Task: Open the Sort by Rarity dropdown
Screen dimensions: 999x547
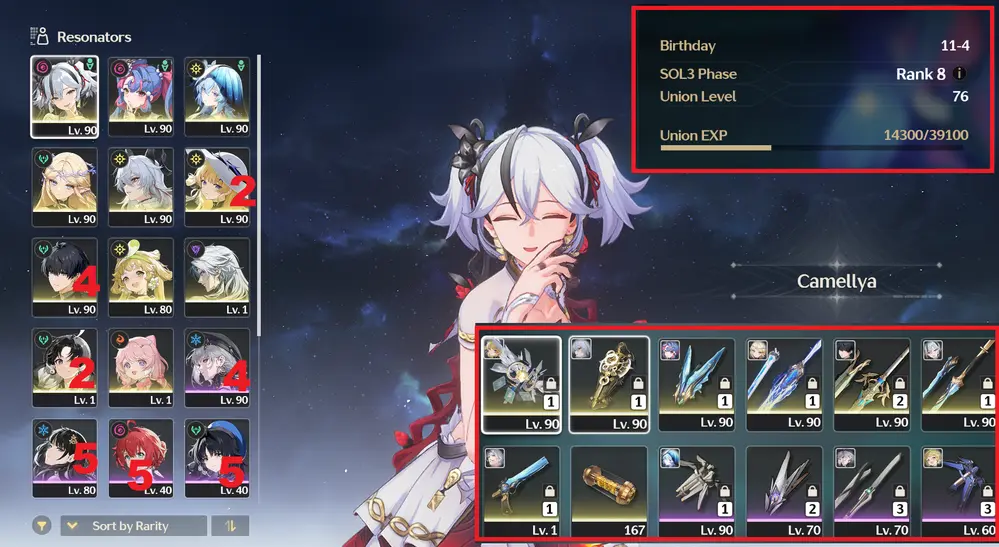Action: (x=134, y=526)
